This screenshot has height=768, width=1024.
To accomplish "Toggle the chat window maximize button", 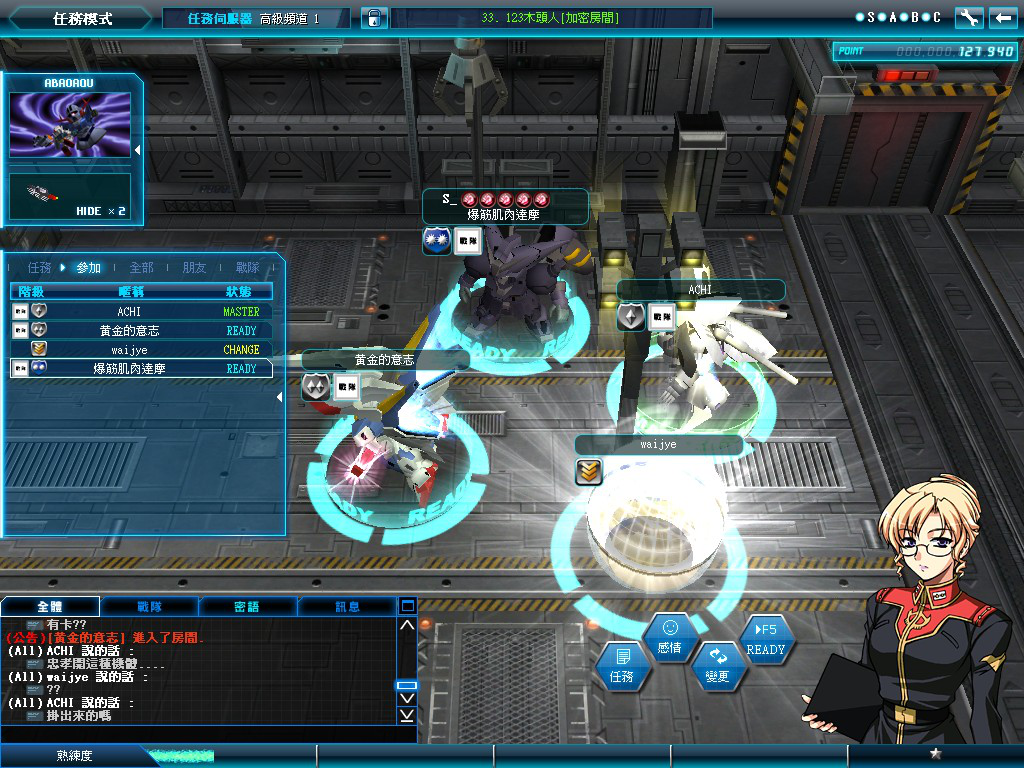I will coord(407,606).
